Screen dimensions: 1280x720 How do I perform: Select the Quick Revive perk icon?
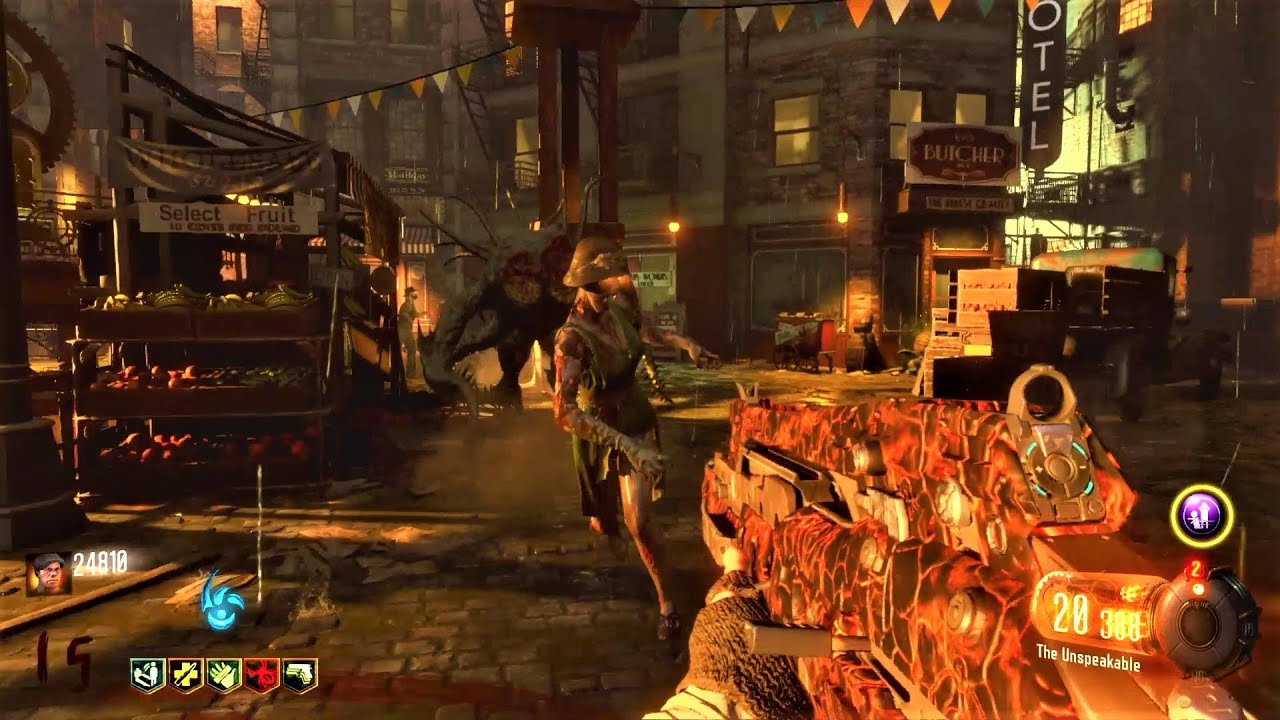pyautogui.click(x=146, y=674)
